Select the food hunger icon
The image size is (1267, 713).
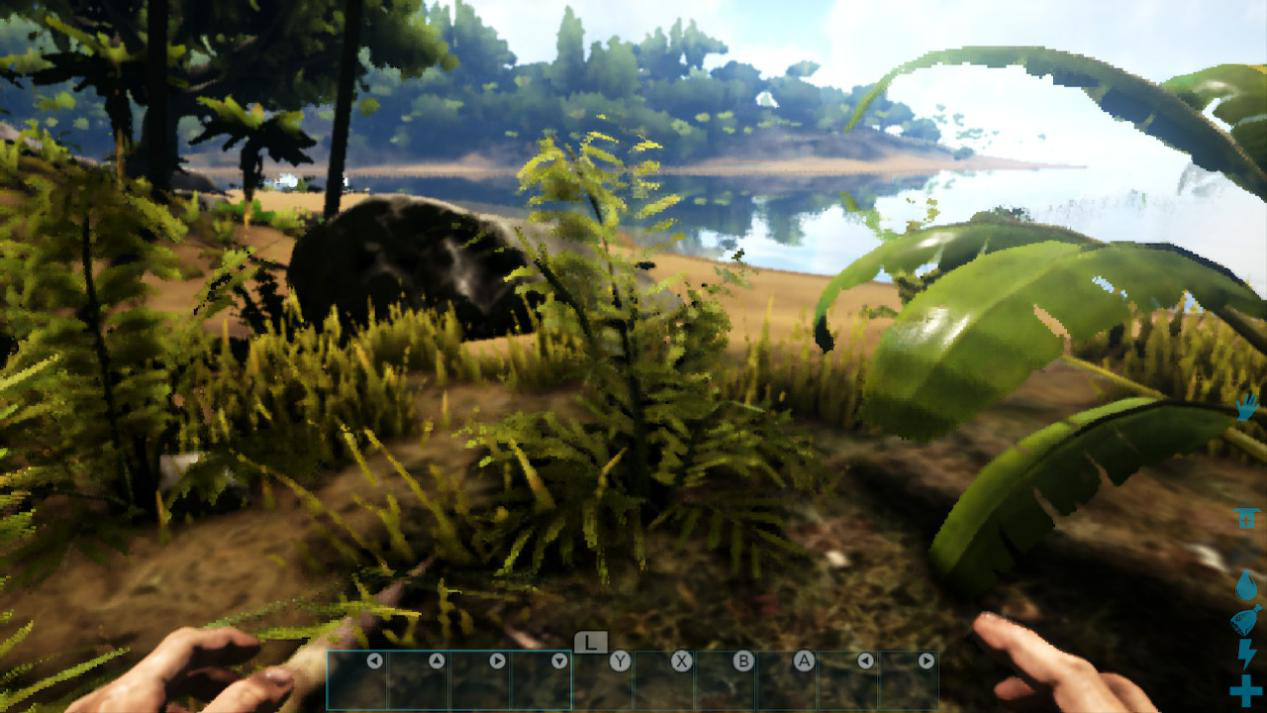click(x=1246, y=621)
